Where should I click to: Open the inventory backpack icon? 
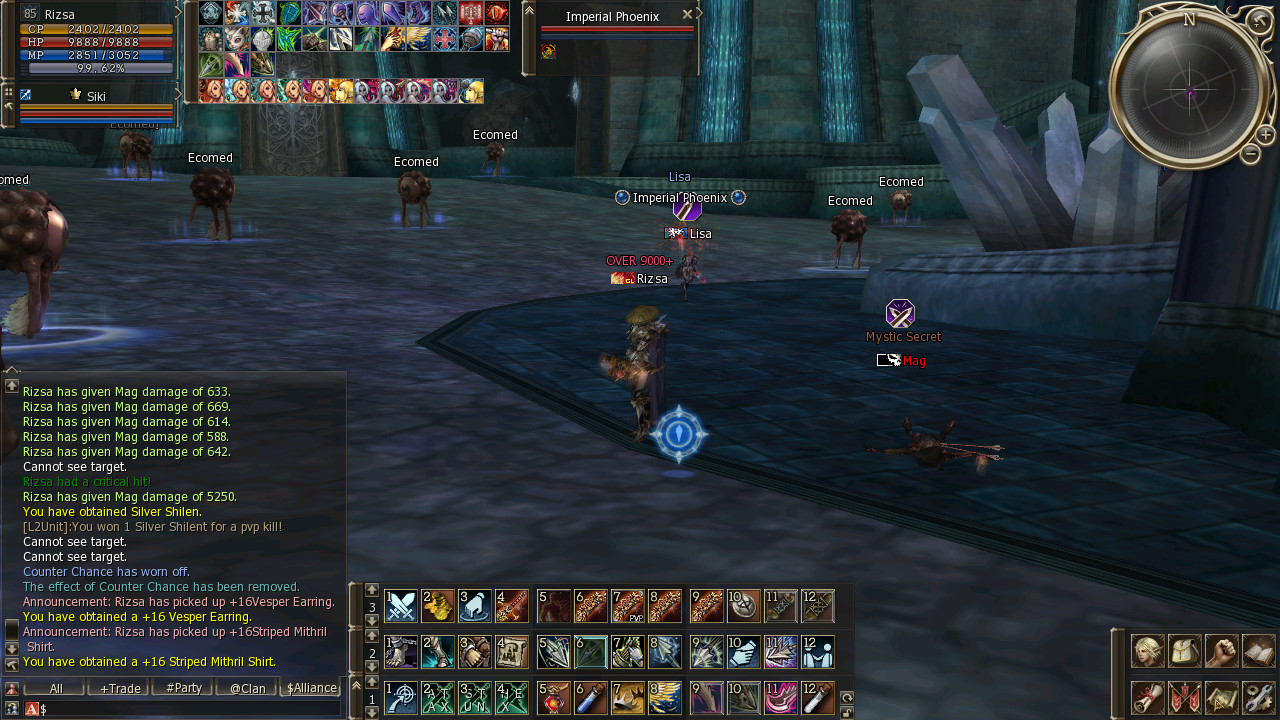point(1184,651)
